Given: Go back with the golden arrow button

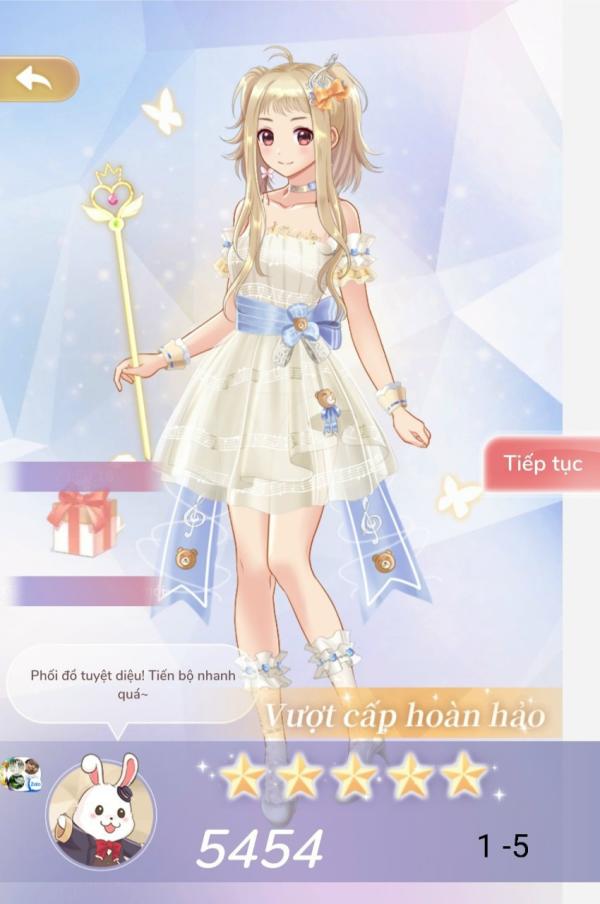Looking at the screenshot, I should [36, 79].
